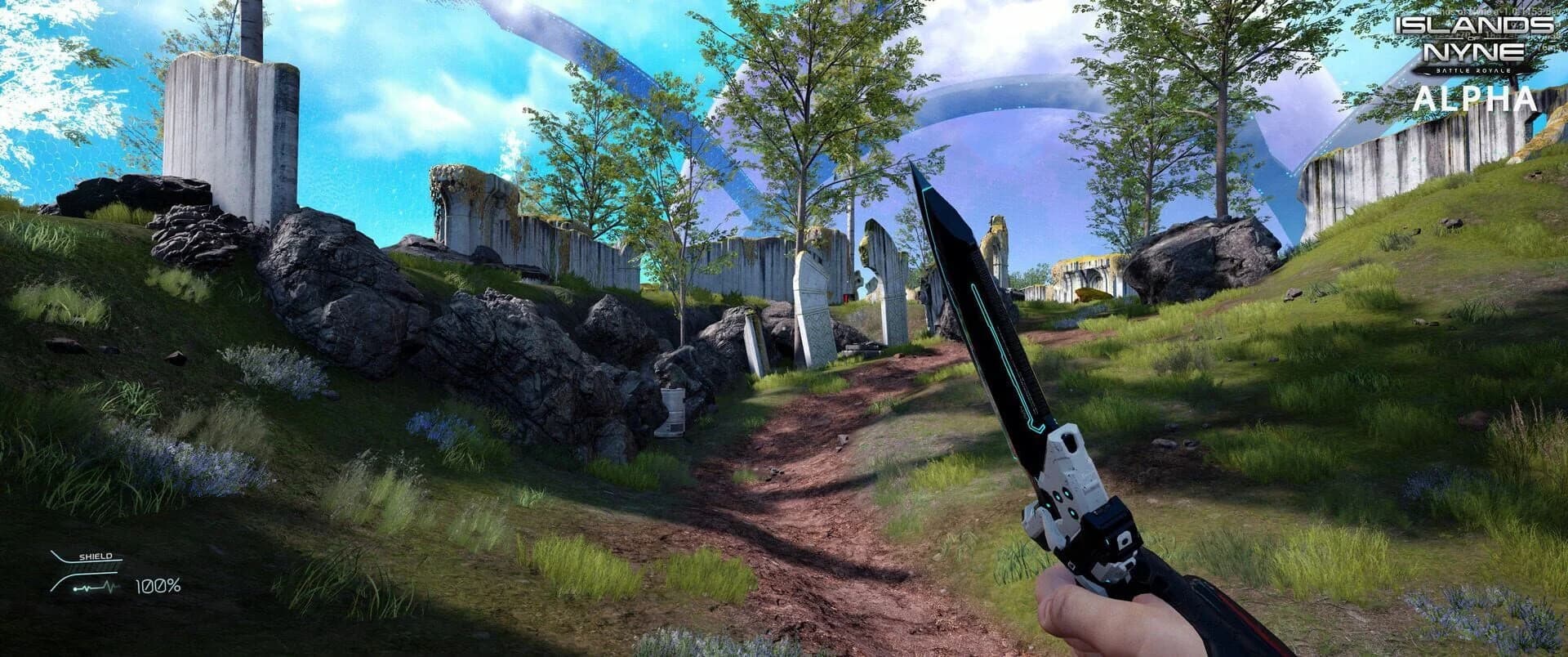Image resolution: width=1568 pixels, height=657 pixels.
Task: Click the 100% shield value
Action: coord(158,586)
